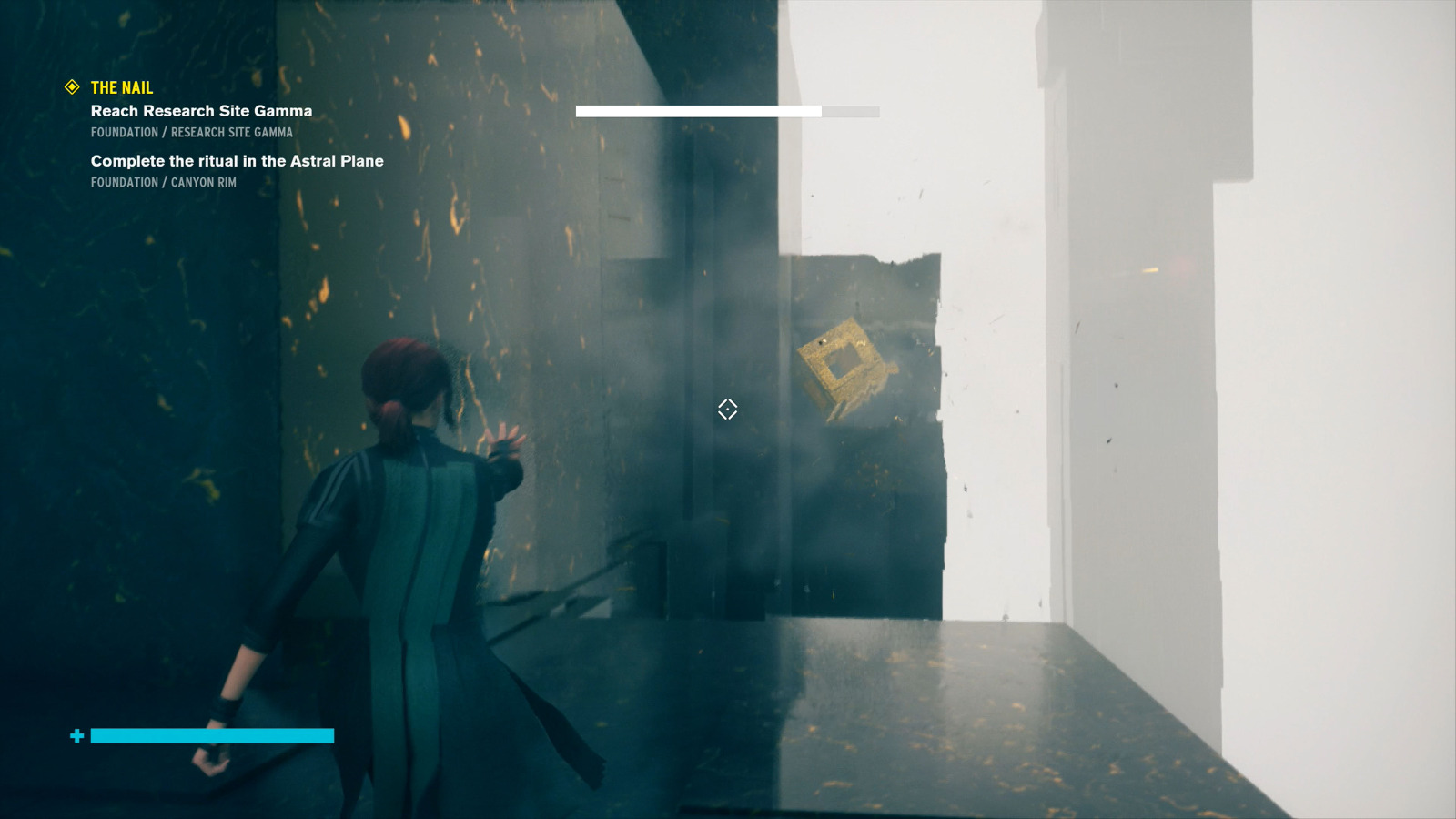The width and height of the screenshot is (1456, 819).
Task: Click Complete the ritual in the Astral Plane
Action: click(x=236, y=160)
